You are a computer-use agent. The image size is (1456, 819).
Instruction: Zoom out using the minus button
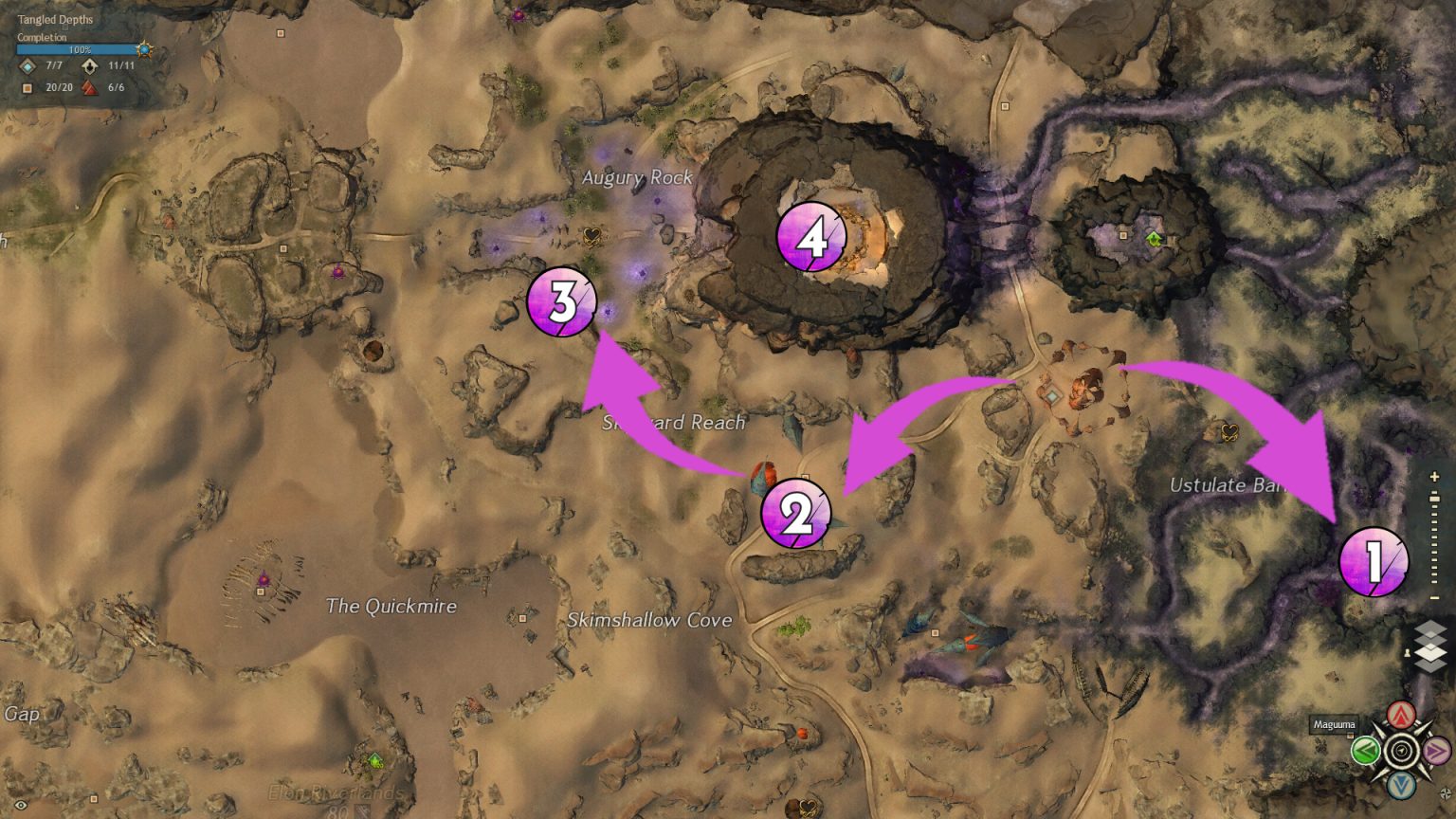1433,597
